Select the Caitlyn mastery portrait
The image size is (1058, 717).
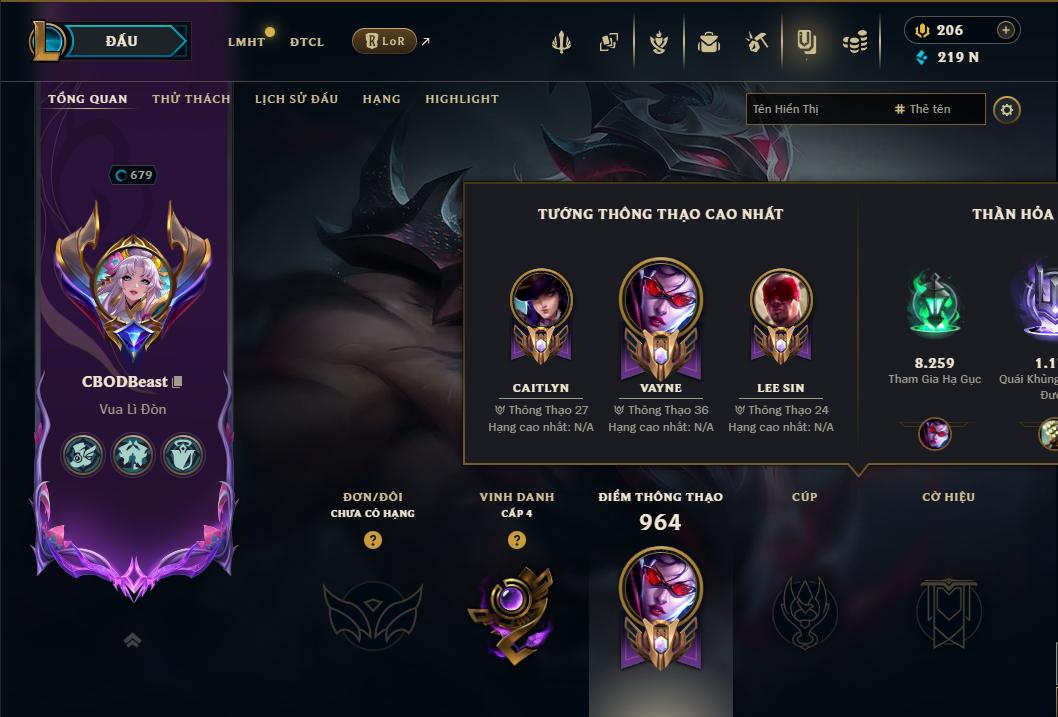click(541, 300)
